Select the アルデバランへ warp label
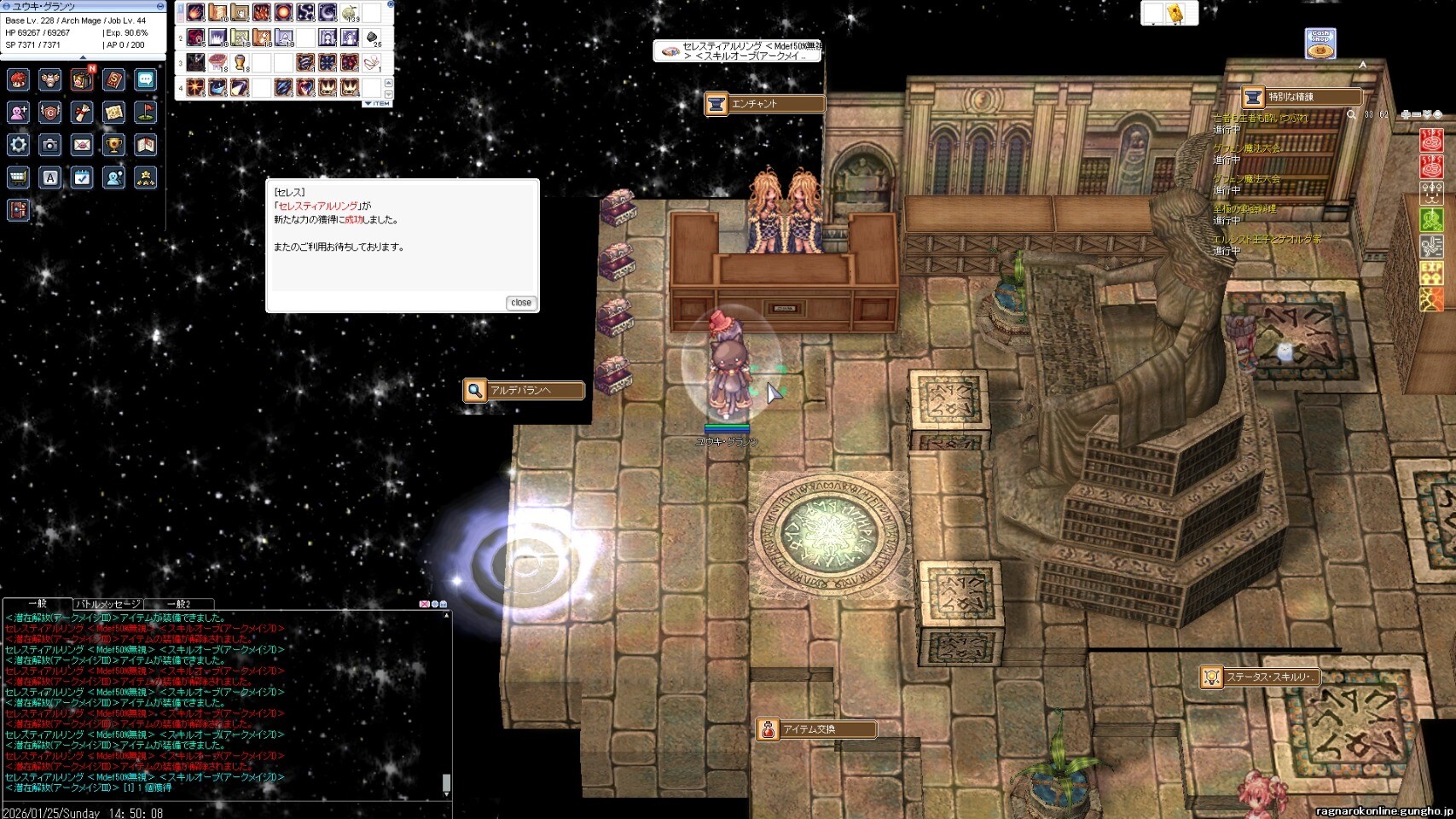The height and width of the screenshot is (819, 1456). (524, 391)
